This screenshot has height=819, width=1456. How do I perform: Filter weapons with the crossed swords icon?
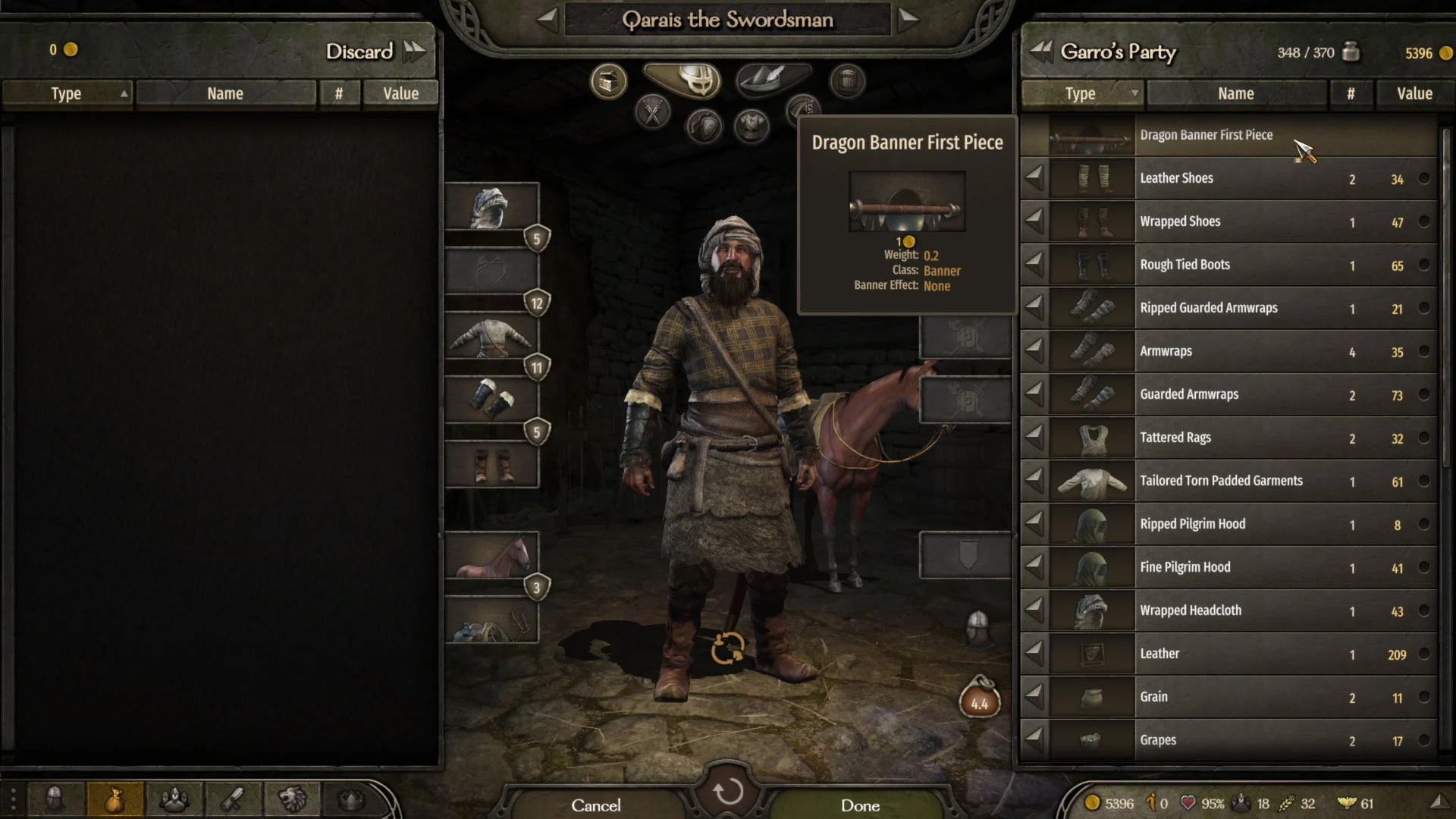652,111
